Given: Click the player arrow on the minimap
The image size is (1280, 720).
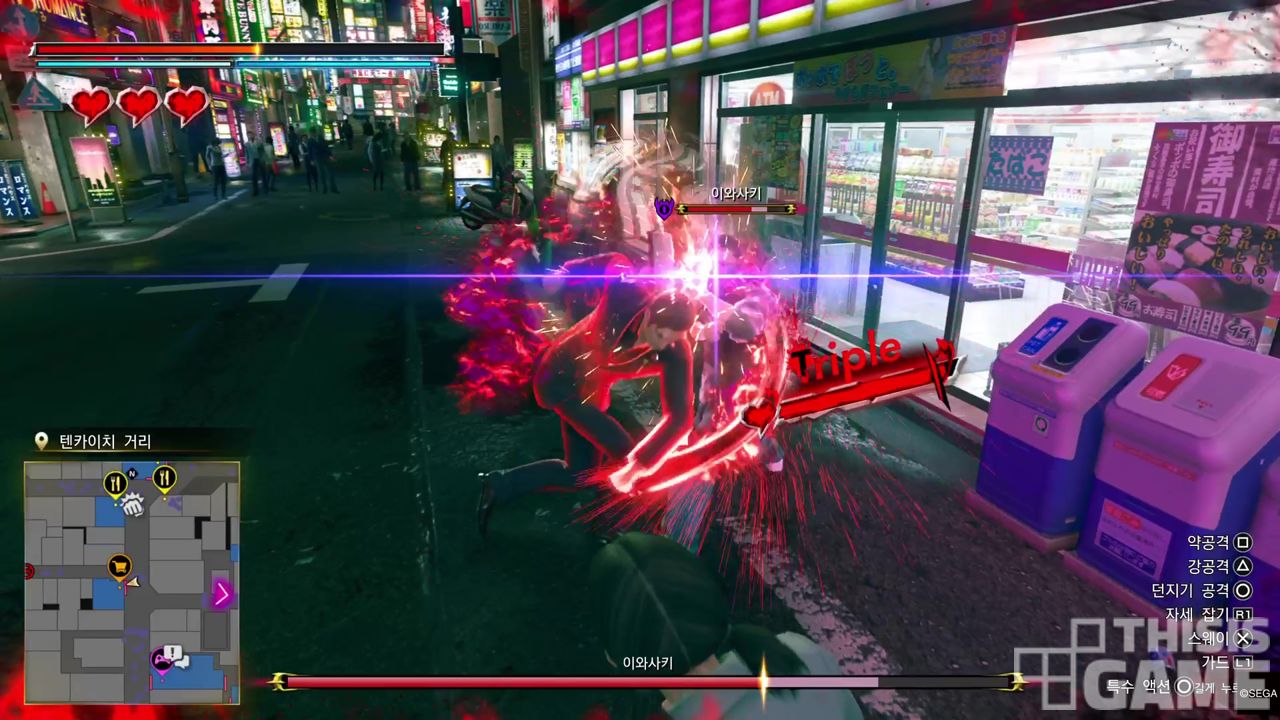Looking at the screenshot, I should click(x=133, y=581).
